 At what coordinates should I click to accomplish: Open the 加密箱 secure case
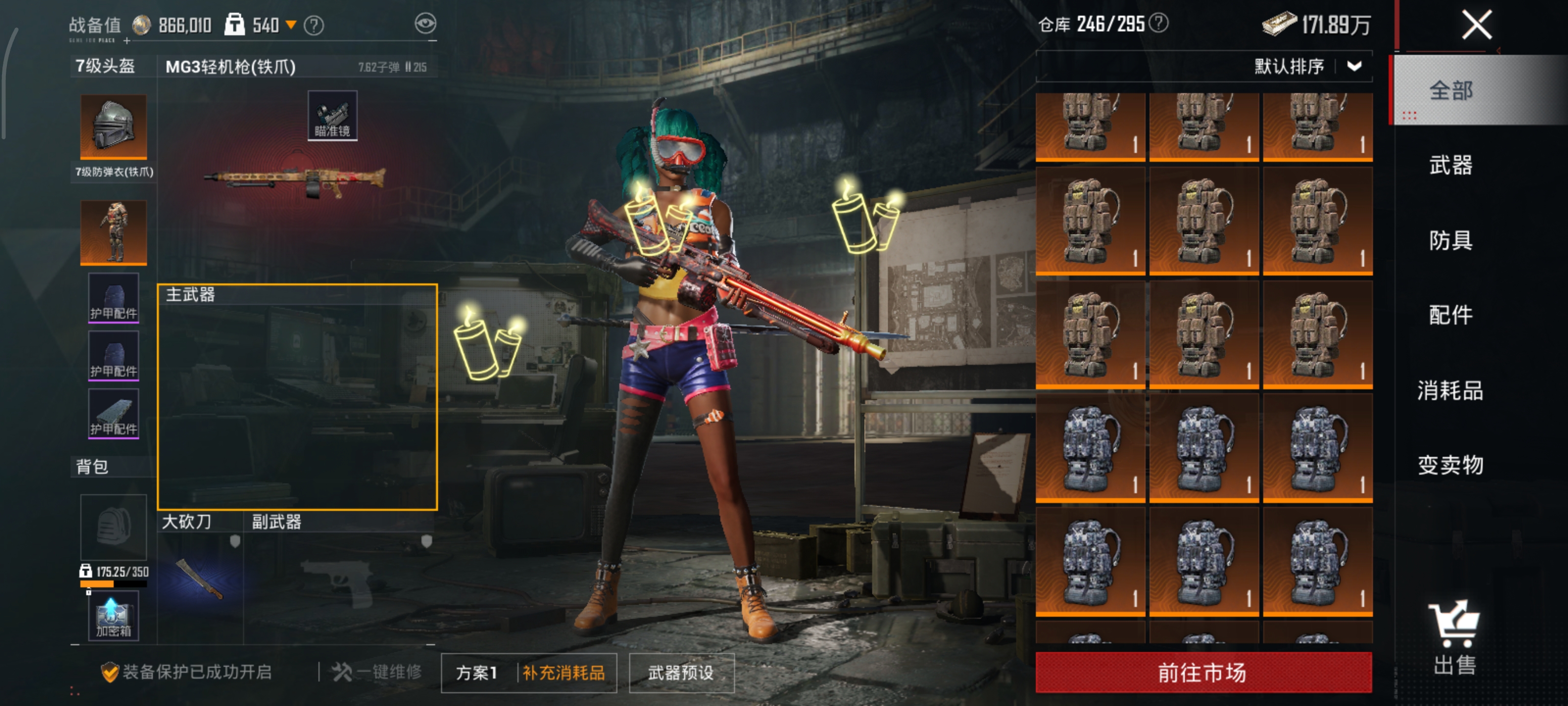113,616
